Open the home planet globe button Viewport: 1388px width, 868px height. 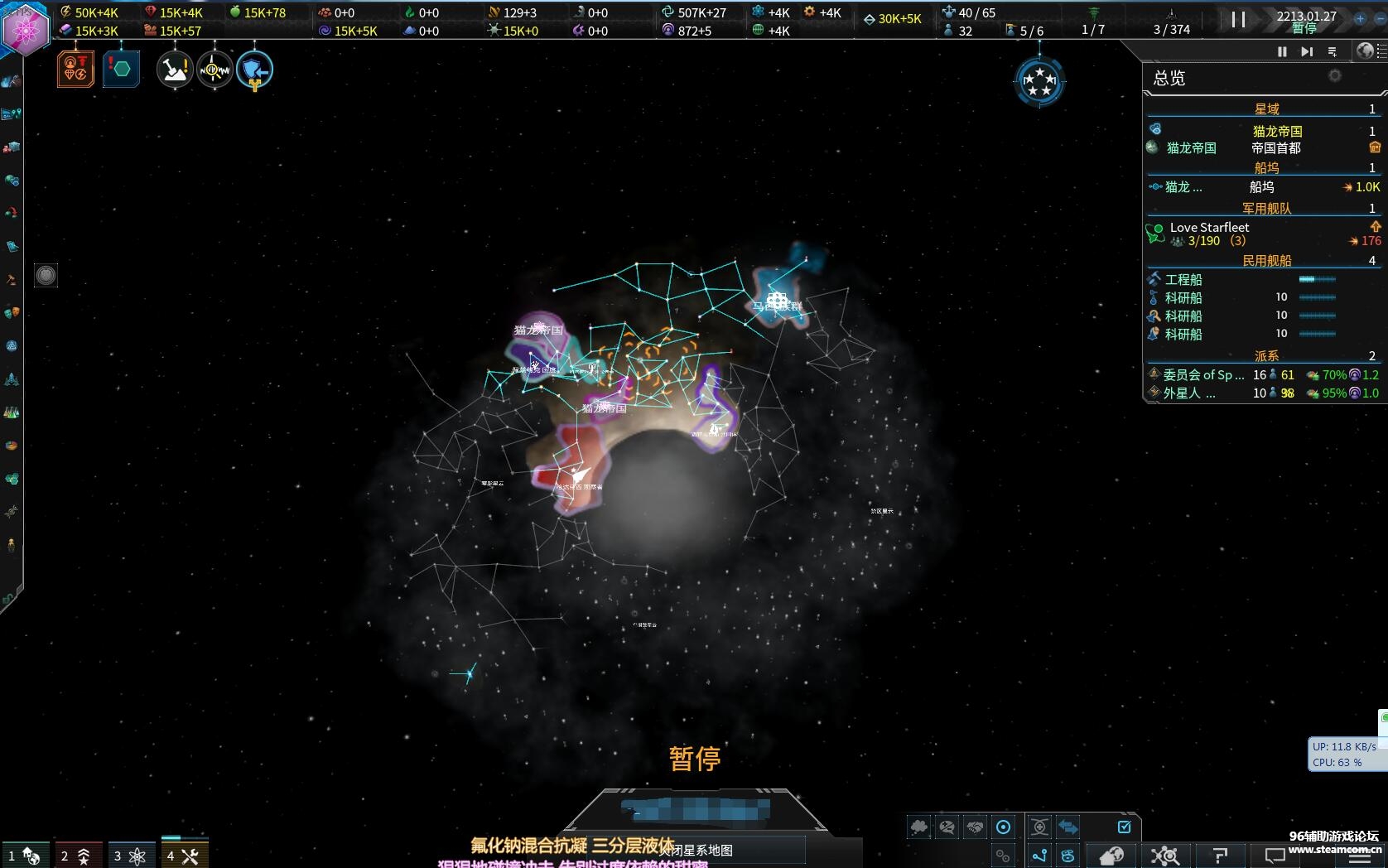[1111, 856]
